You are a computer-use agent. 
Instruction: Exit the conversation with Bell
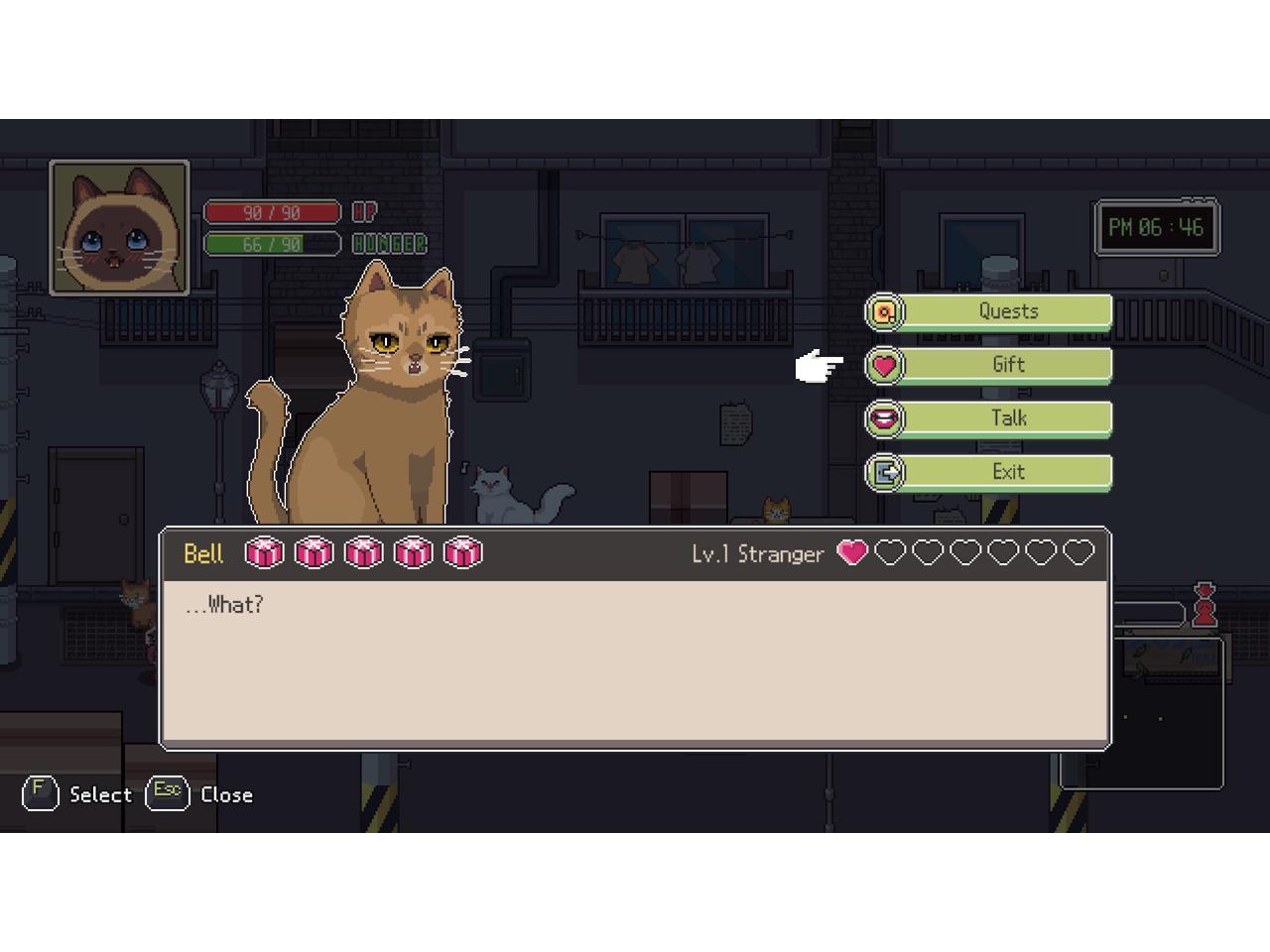click(1007, 472)
